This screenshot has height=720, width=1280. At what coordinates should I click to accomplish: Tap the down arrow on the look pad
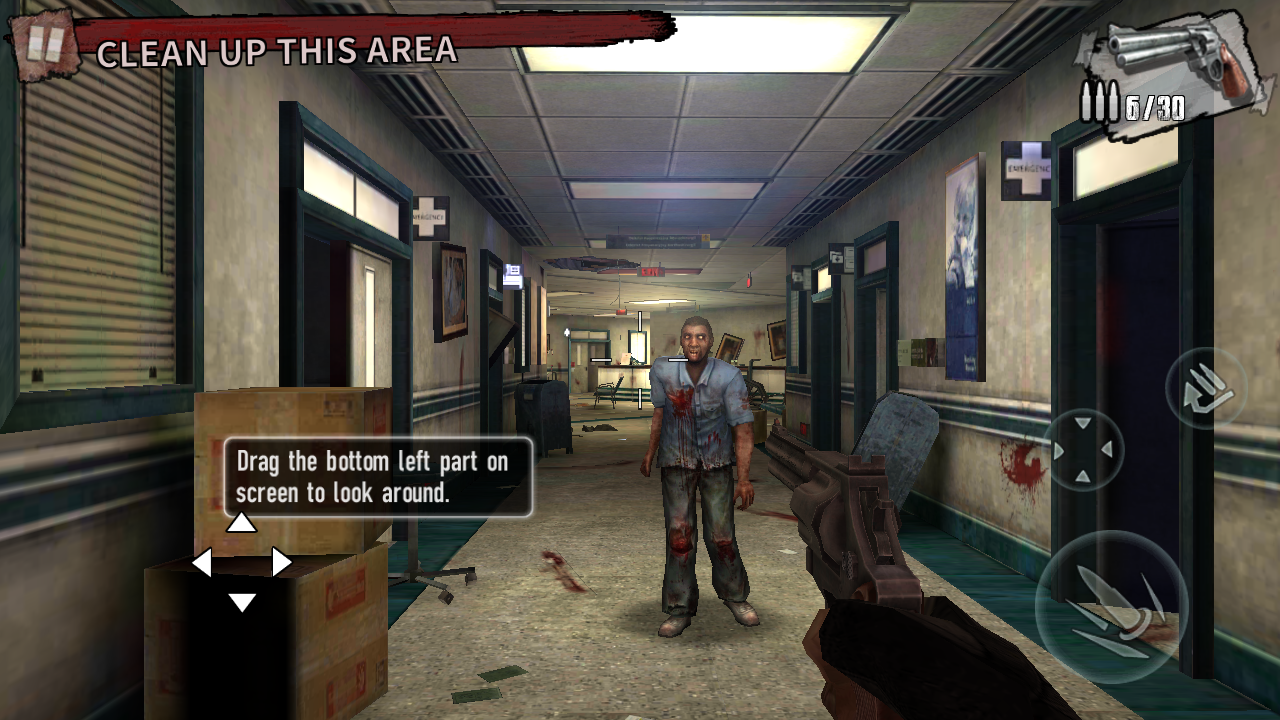[242, 602]
